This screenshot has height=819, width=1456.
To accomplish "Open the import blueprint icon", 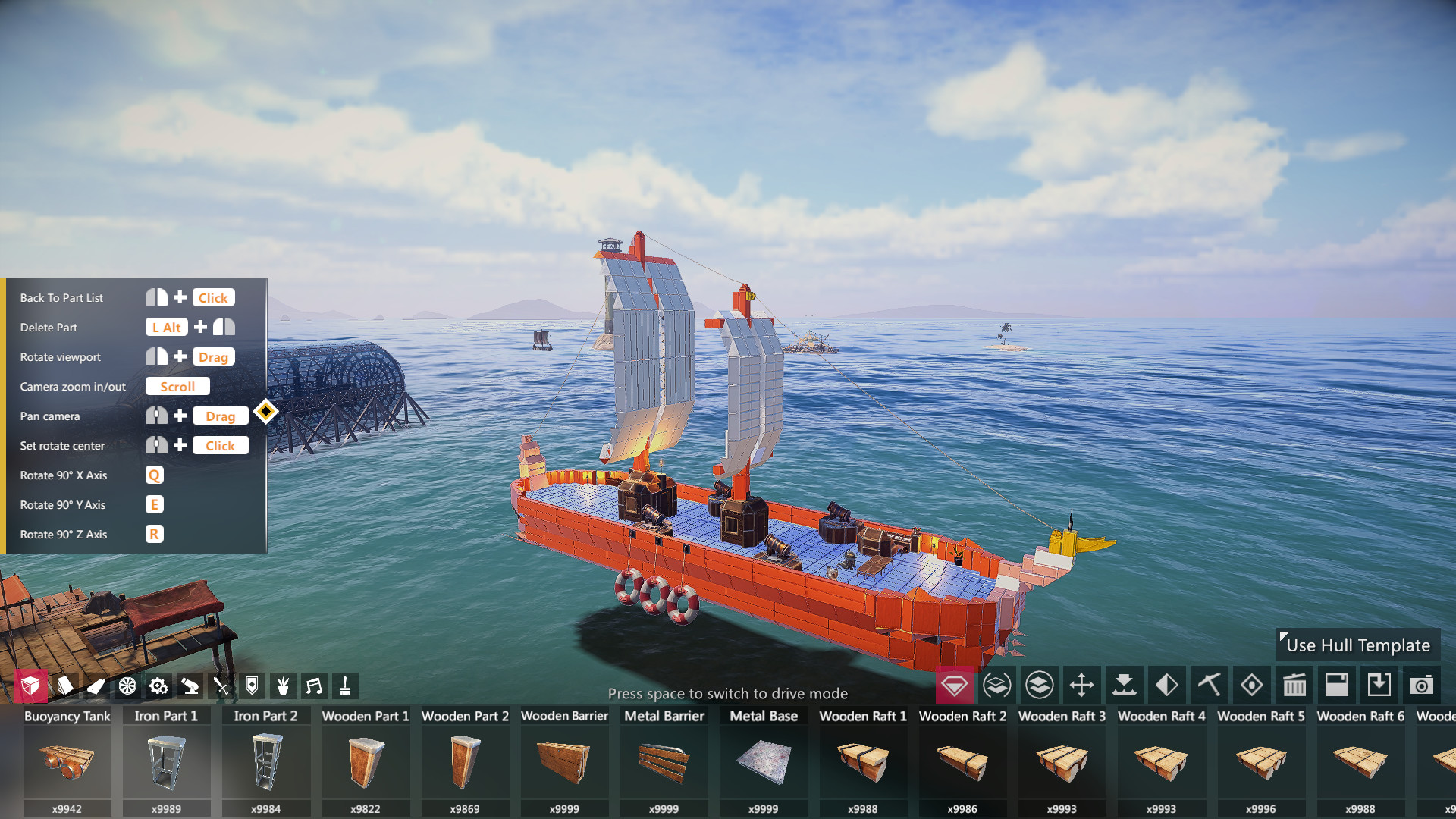I will click(1379, 686).
